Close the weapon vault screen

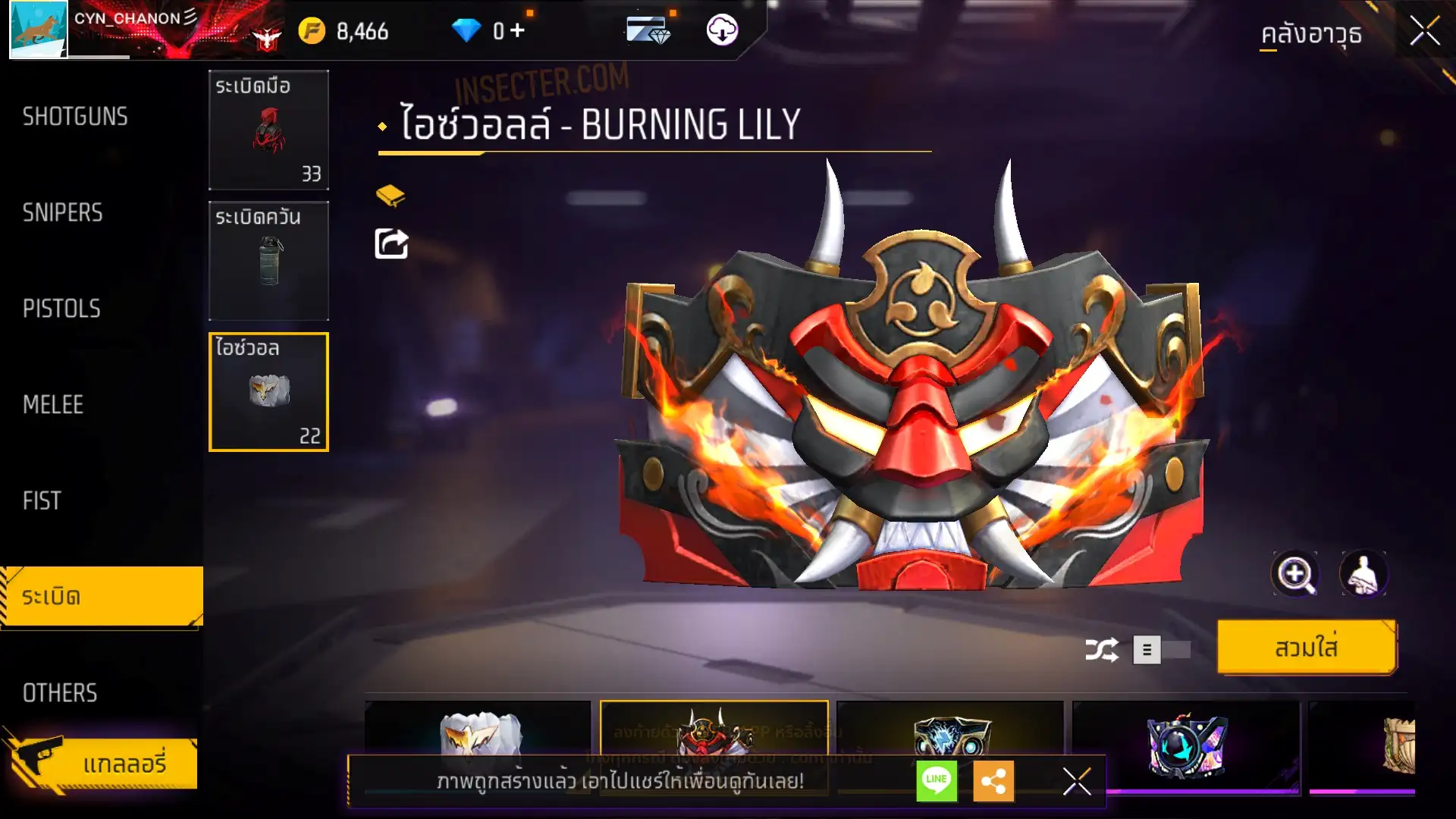tap(1424, 32)
